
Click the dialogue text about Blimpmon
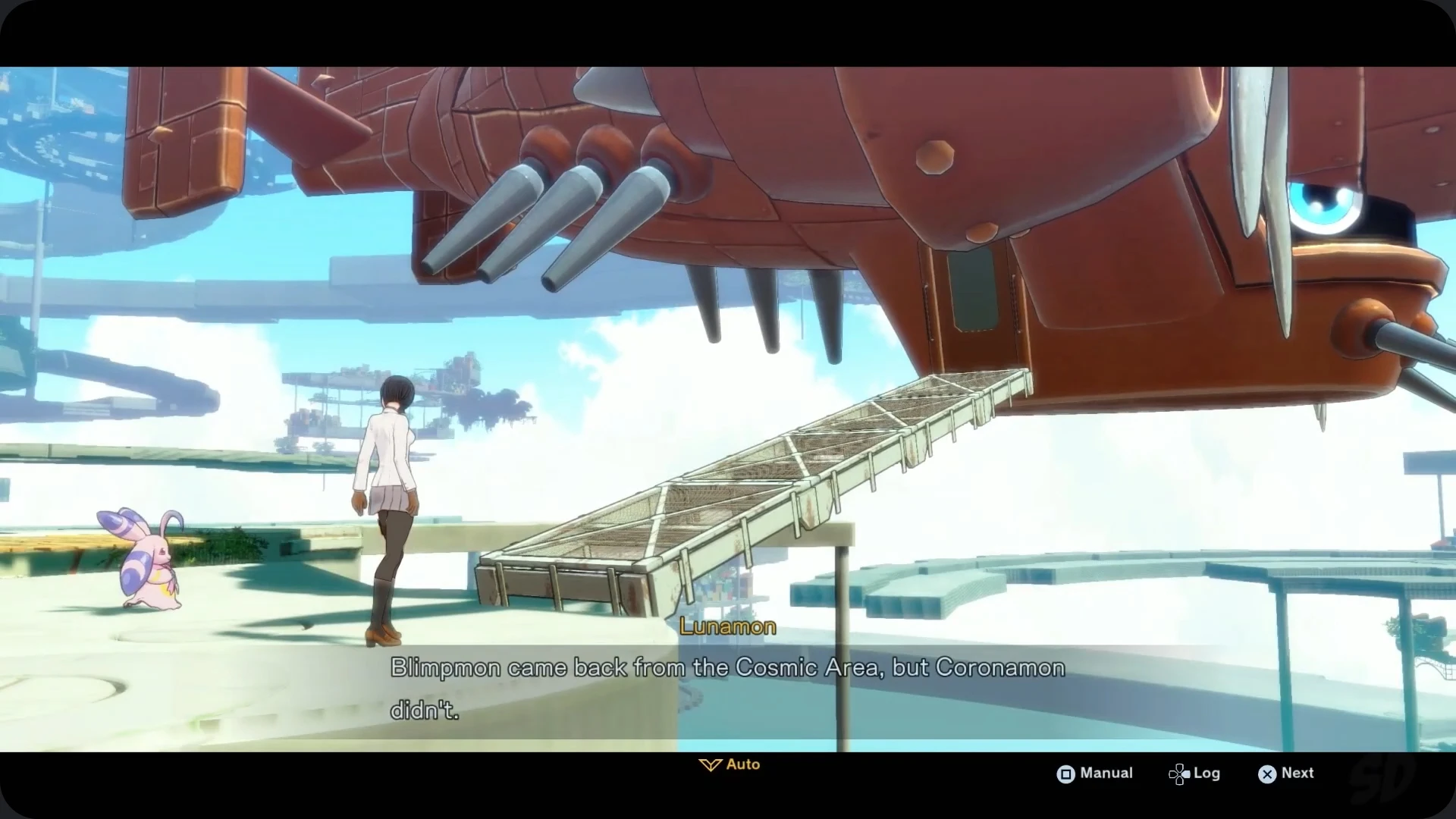[726, 668]
